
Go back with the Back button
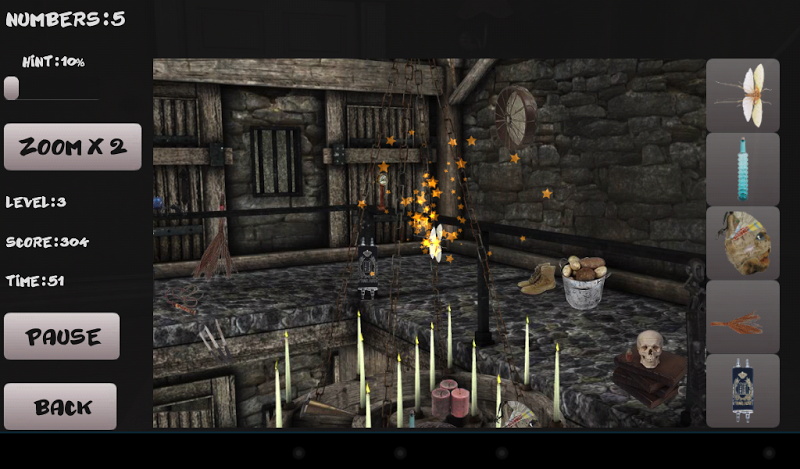61,407
